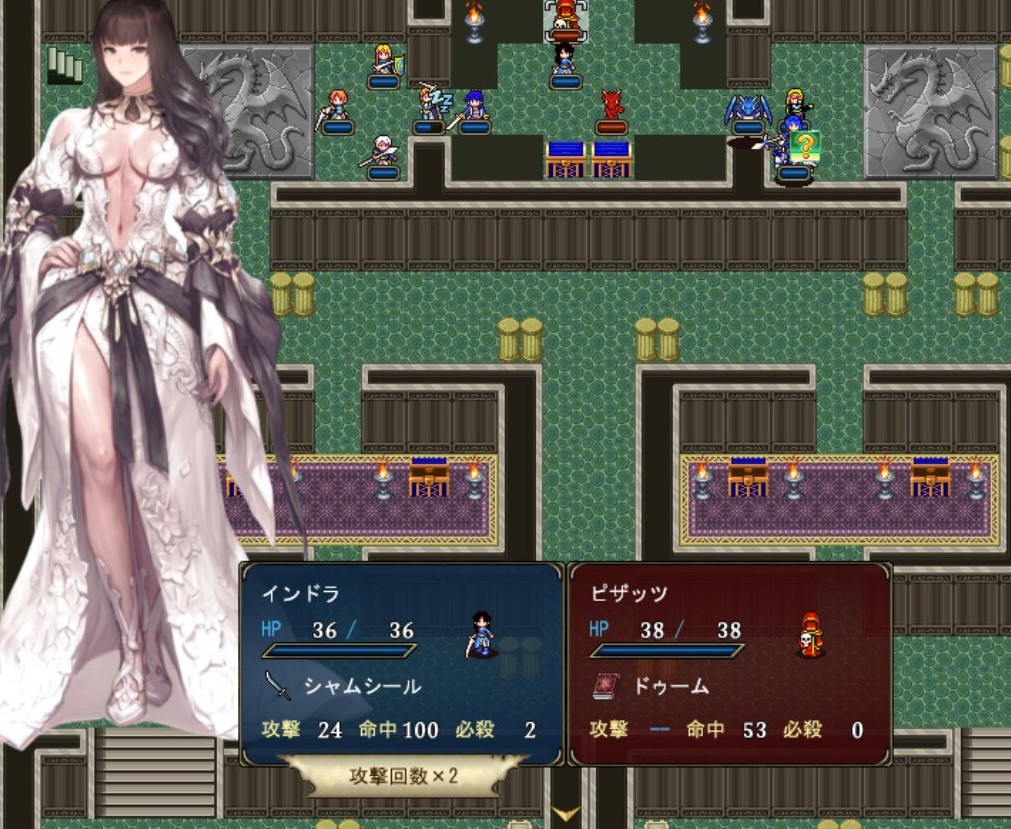Click the シャムシール sword weapon icon
Screen dimensions: 1011x829
tap(278, 686)
